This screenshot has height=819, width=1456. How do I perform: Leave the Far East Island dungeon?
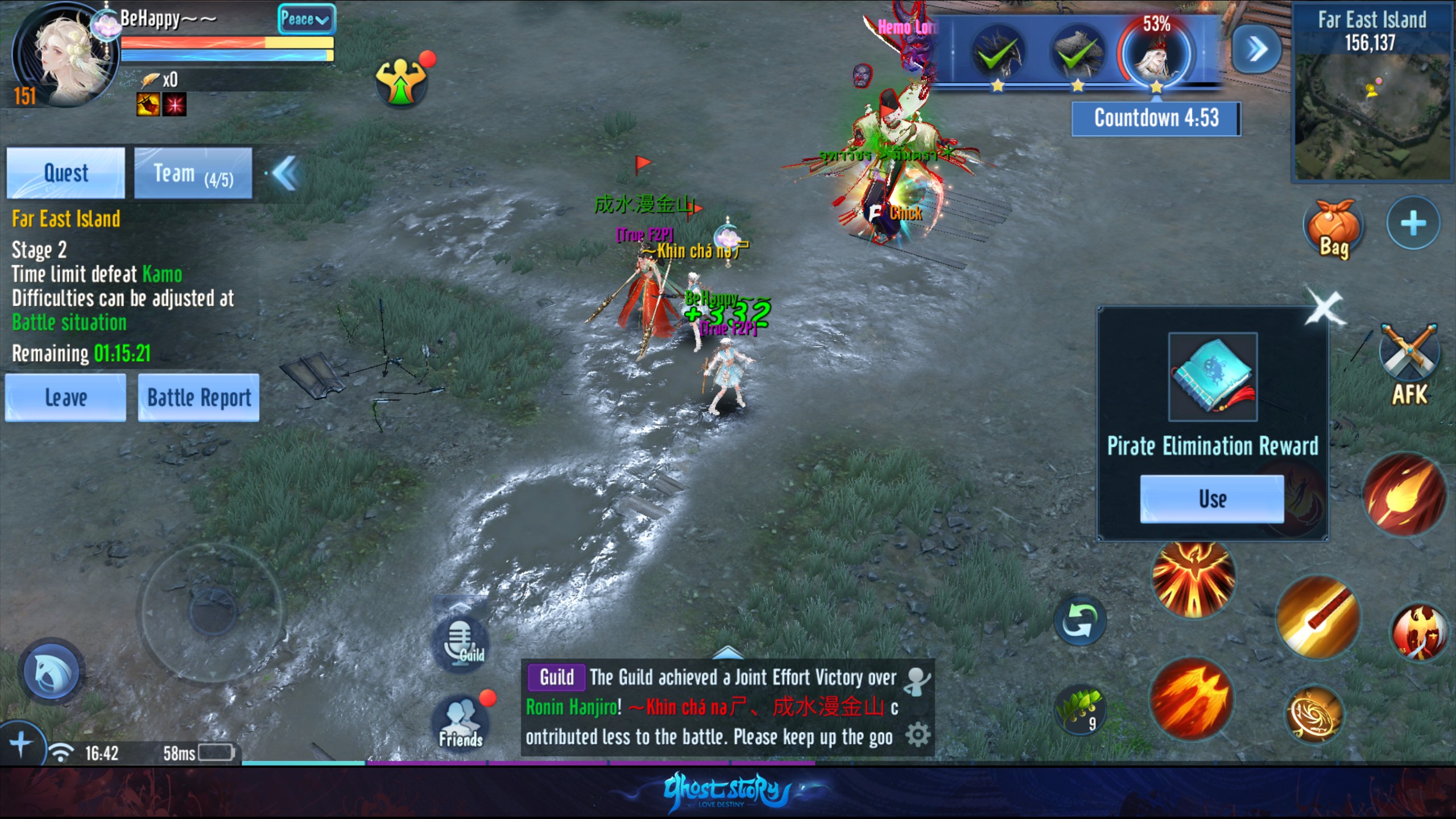click(65, 398)
